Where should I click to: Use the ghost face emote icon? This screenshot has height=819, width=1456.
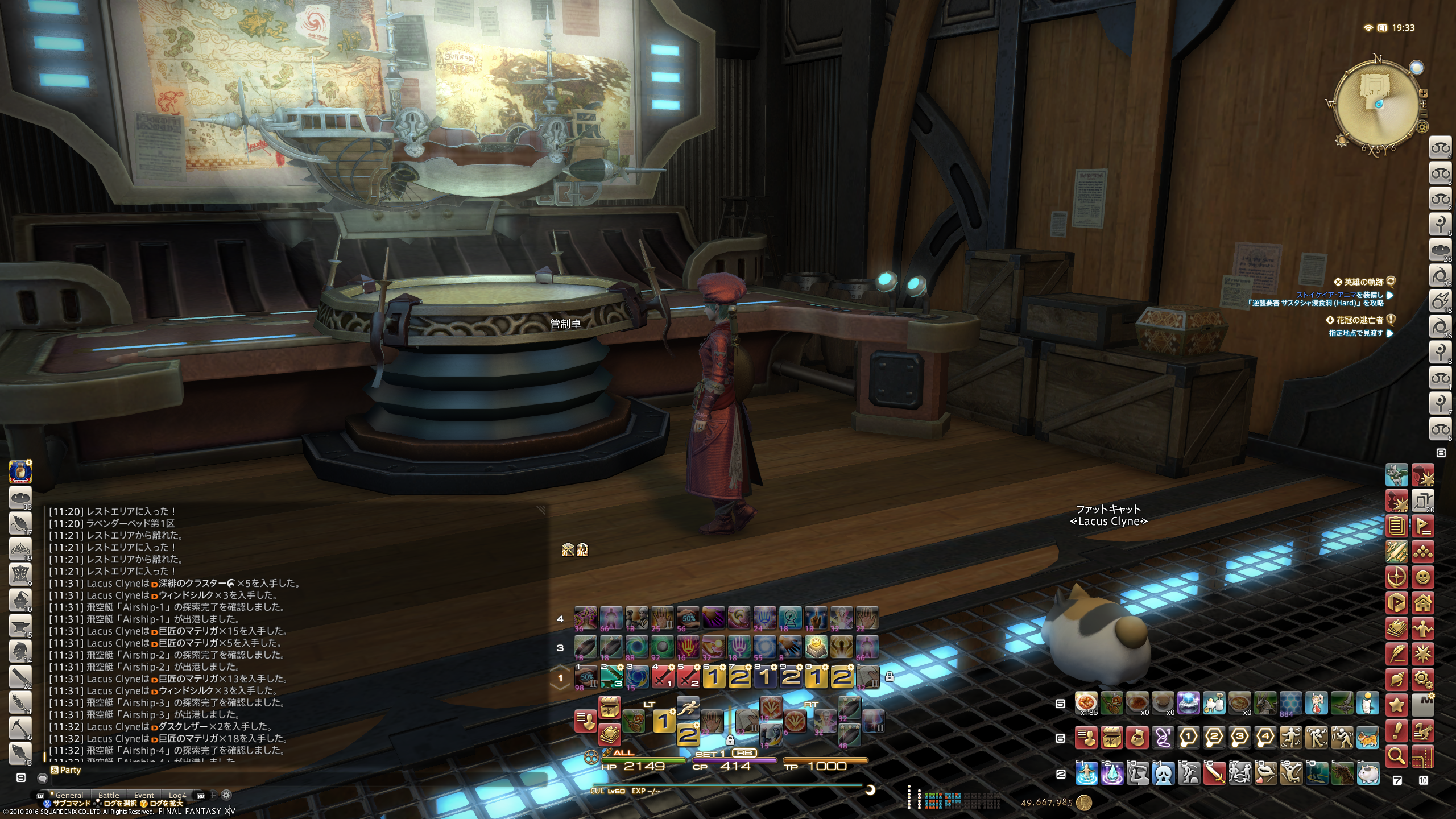coord(1163,773)
